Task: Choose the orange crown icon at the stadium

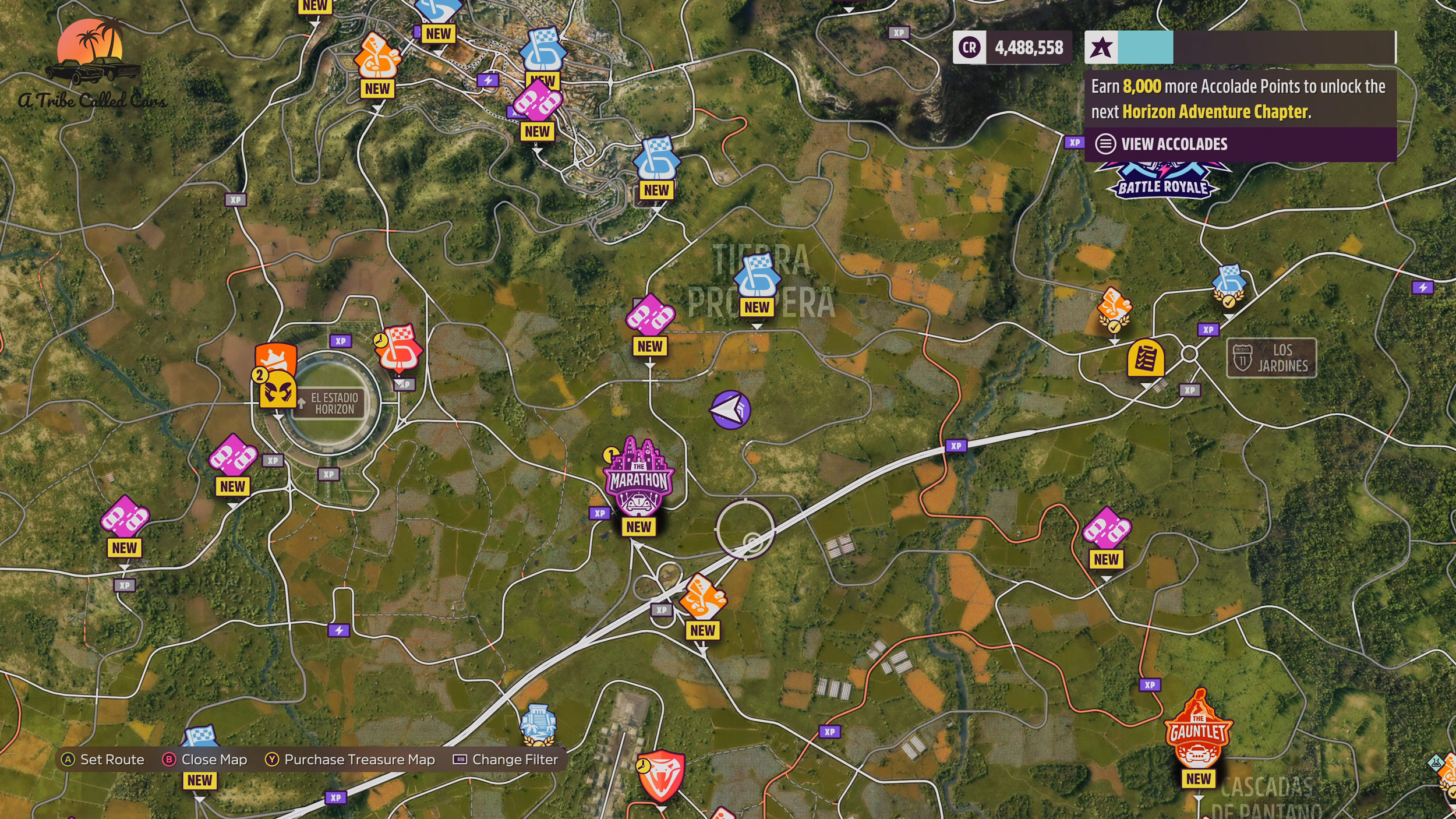Action: pos(276,356)
